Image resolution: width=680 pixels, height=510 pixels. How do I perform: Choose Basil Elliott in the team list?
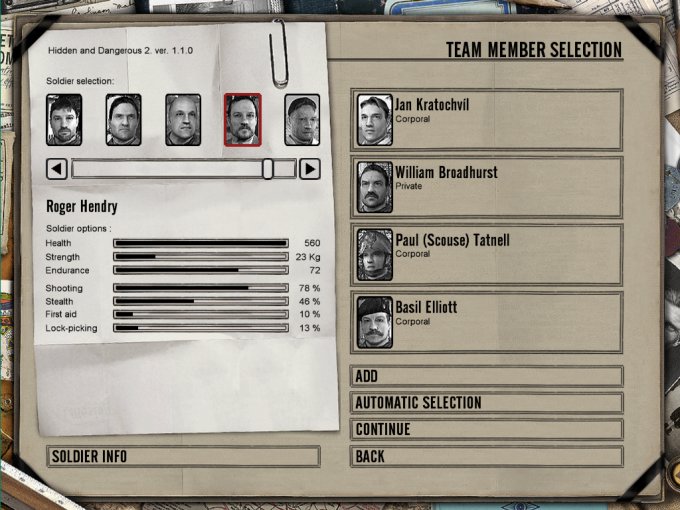click(x=487, y=321)
